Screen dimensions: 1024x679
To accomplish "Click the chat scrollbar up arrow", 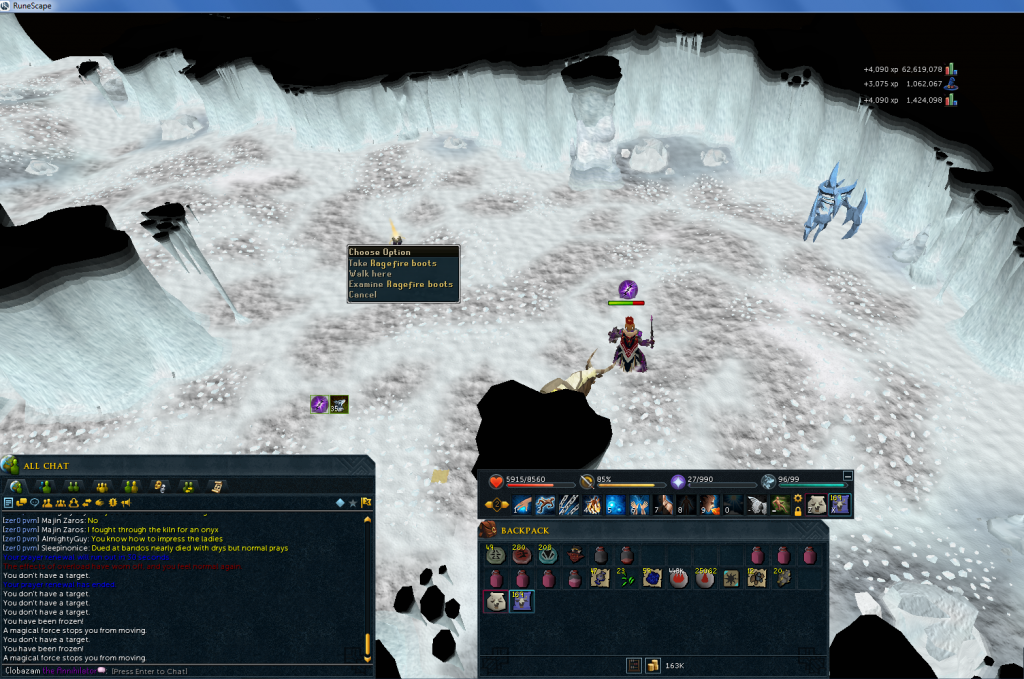I will click(367, 520).
